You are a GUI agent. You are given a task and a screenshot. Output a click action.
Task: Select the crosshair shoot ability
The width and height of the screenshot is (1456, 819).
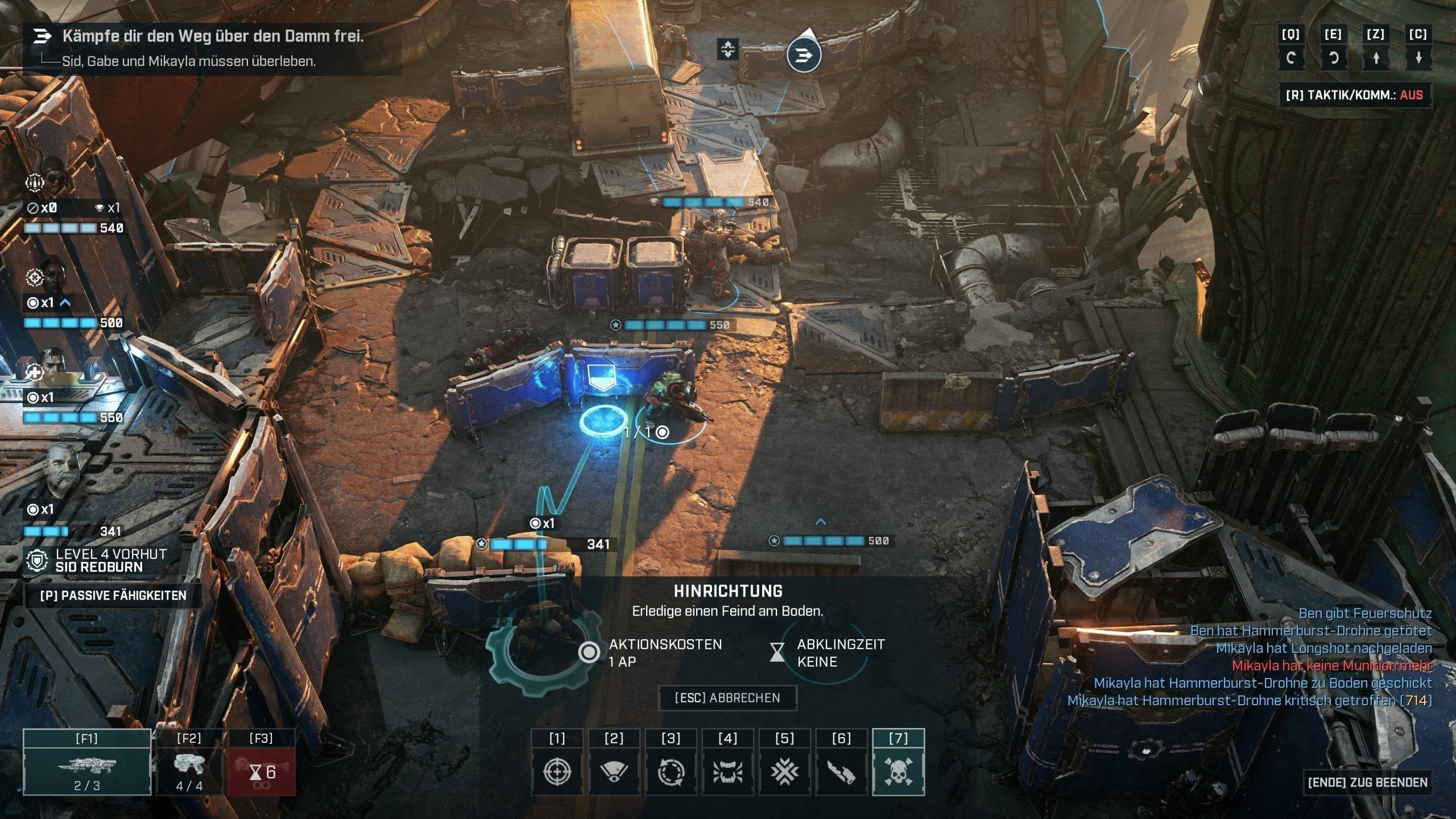[x=557, y=771]
